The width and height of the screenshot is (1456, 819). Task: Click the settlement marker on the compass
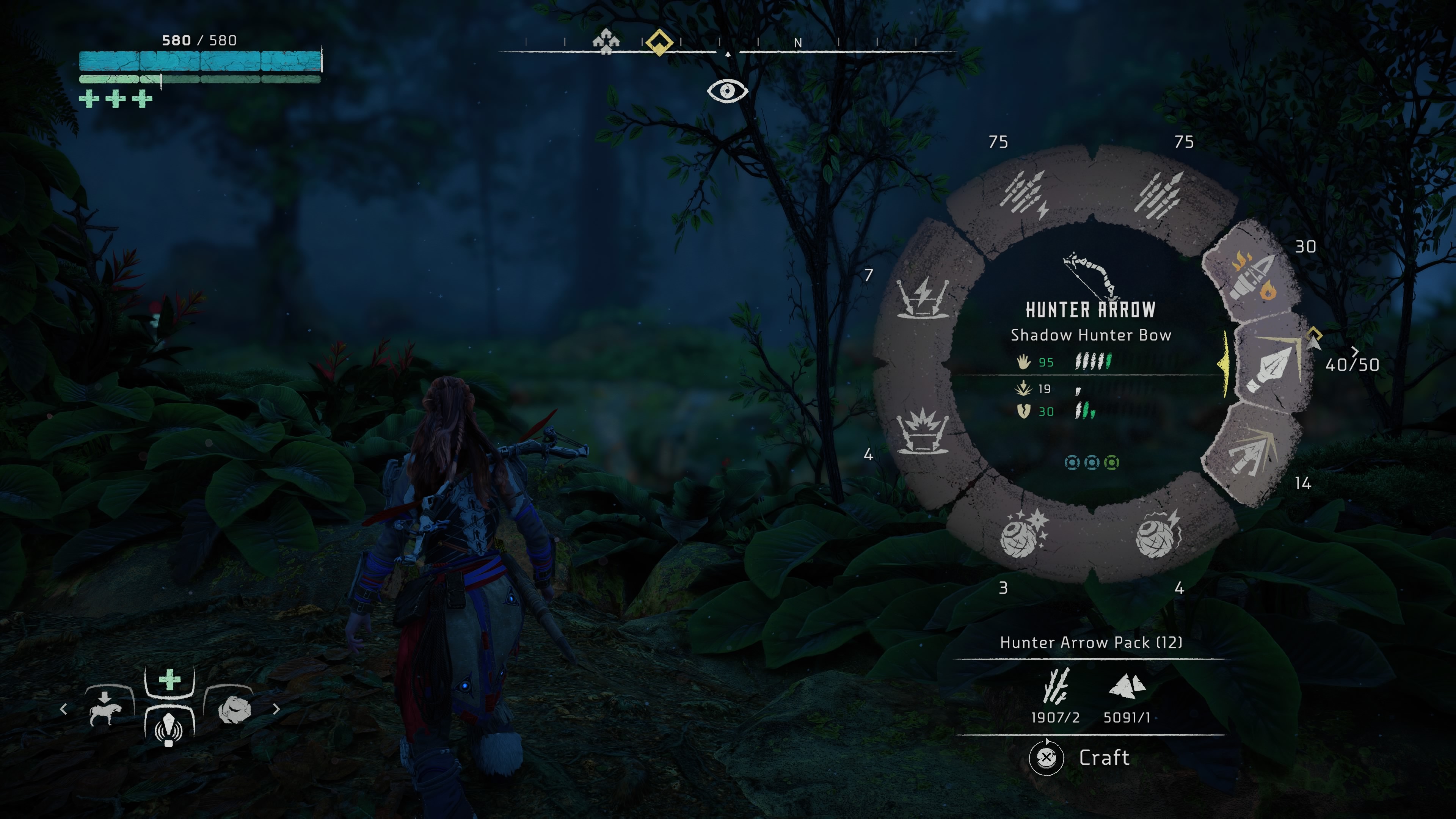pos(606,41)
